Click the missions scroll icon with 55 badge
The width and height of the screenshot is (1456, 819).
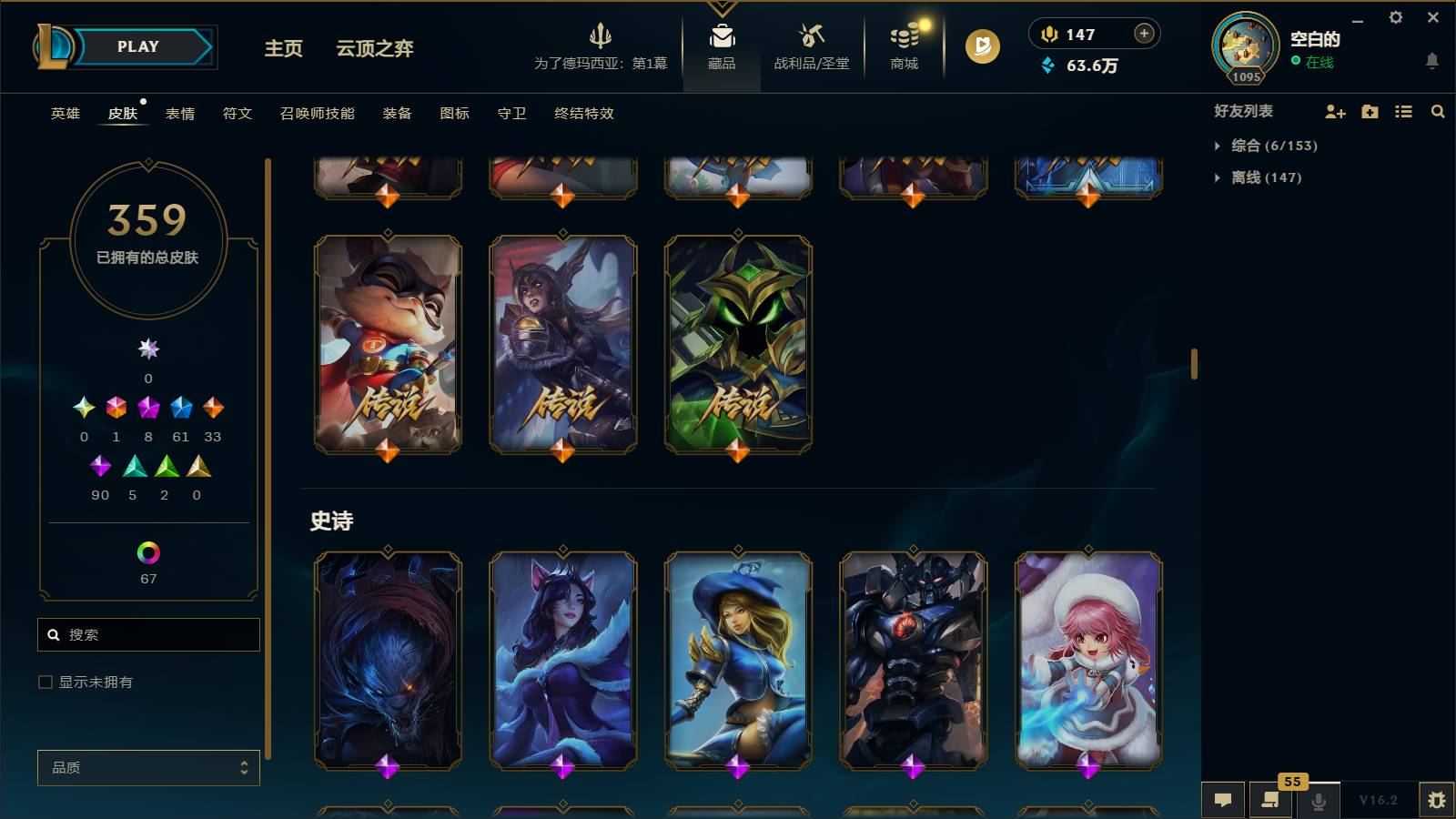click(1271, 800)
